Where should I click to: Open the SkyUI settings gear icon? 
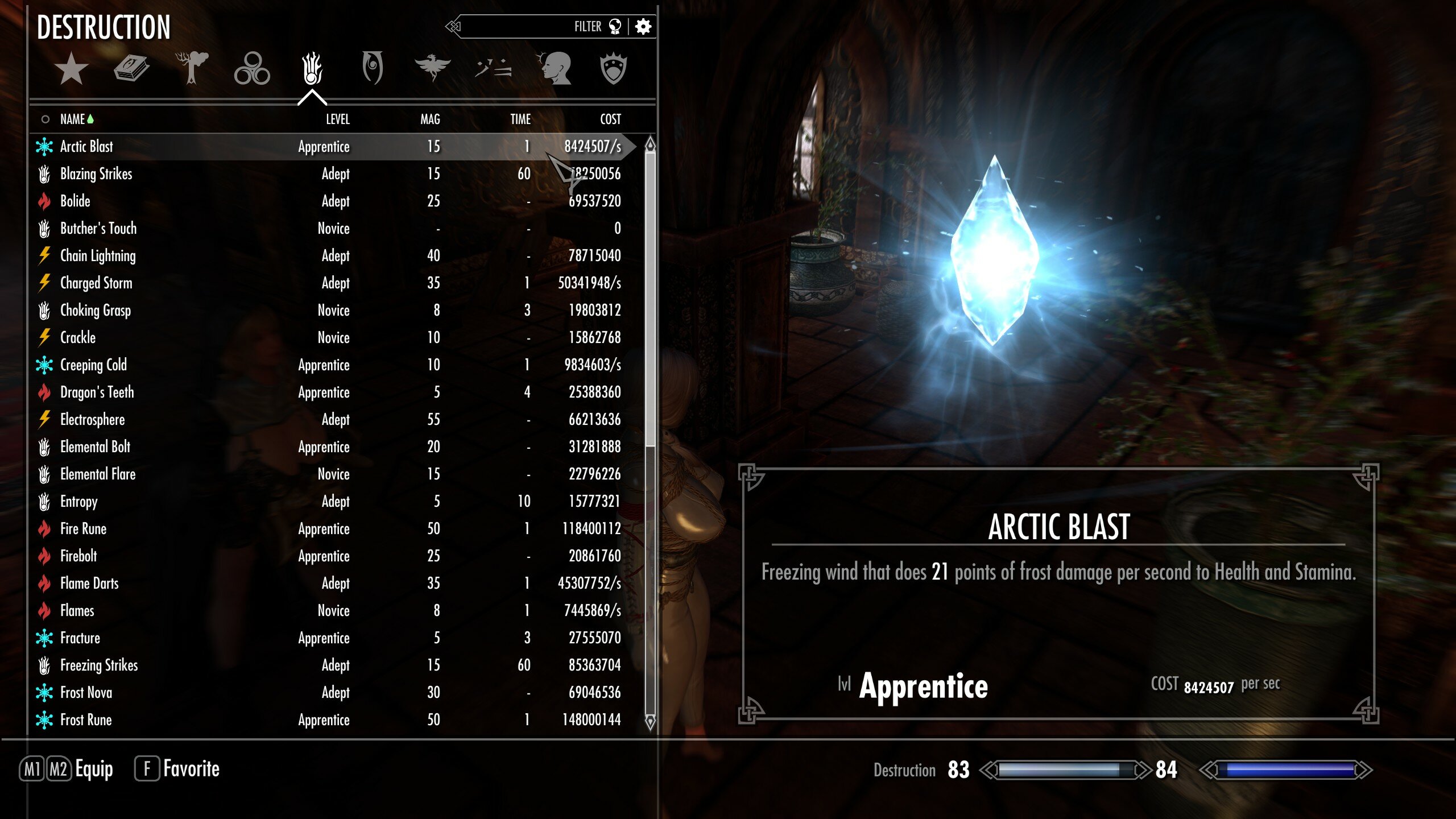(646, 27)
